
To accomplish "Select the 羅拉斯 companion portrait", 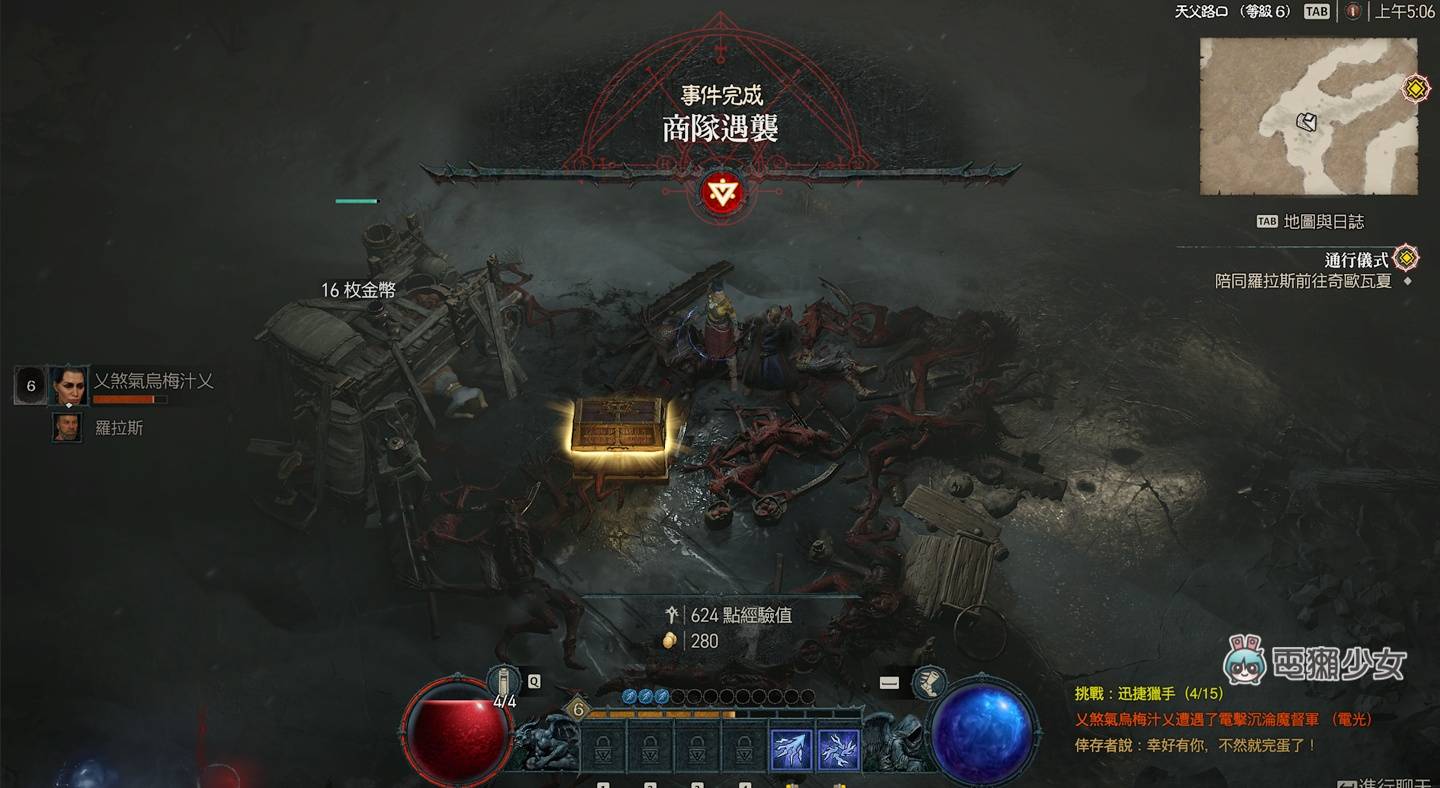I will pyautogui.click(x=68, y=428).
